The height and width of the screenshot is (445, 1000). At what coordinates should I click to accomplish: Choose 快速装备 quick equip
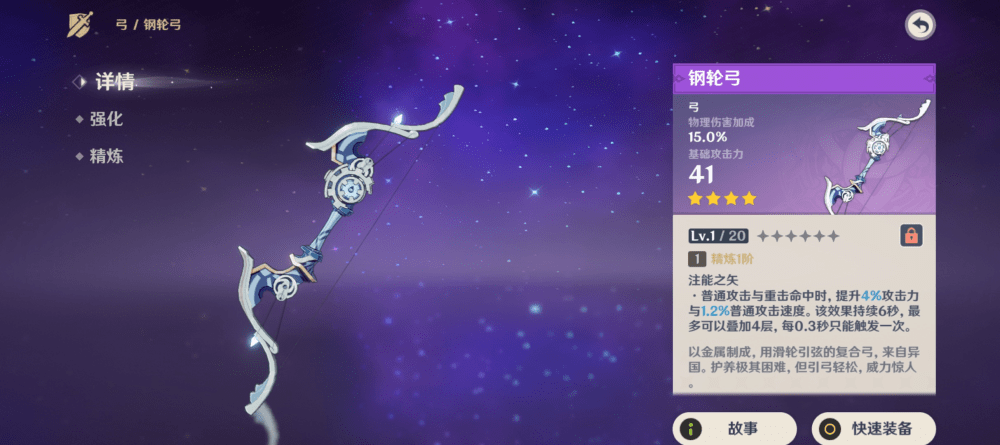873,429
